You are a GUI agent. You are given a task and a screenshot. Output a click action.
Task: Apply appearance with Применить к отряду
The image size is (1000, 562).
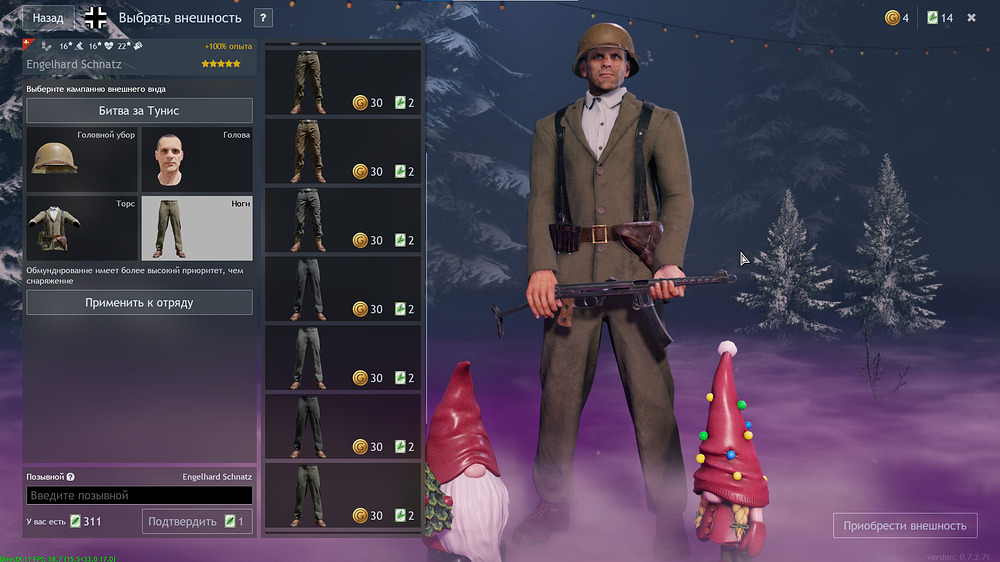tap(139, 302)
